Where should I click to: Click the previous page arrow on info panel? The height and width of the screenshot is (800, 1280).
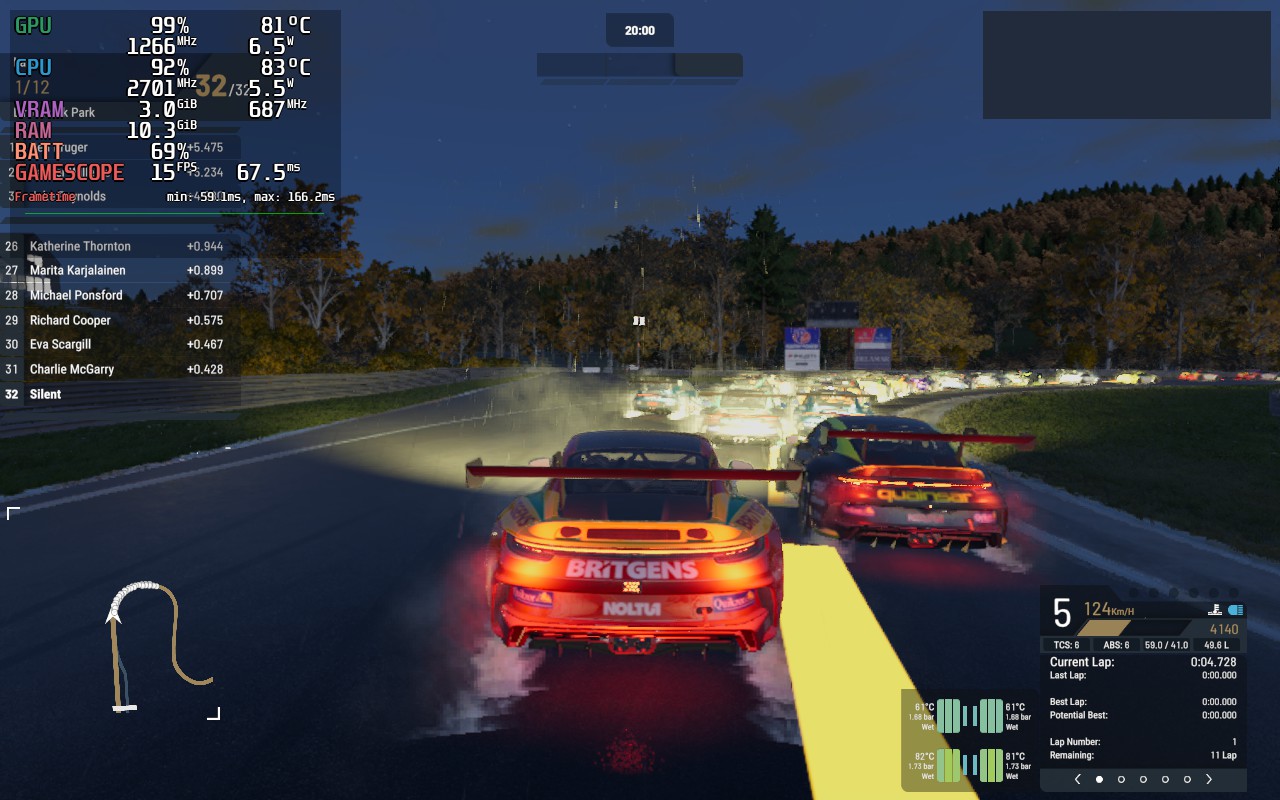(x=1077, y=779)
